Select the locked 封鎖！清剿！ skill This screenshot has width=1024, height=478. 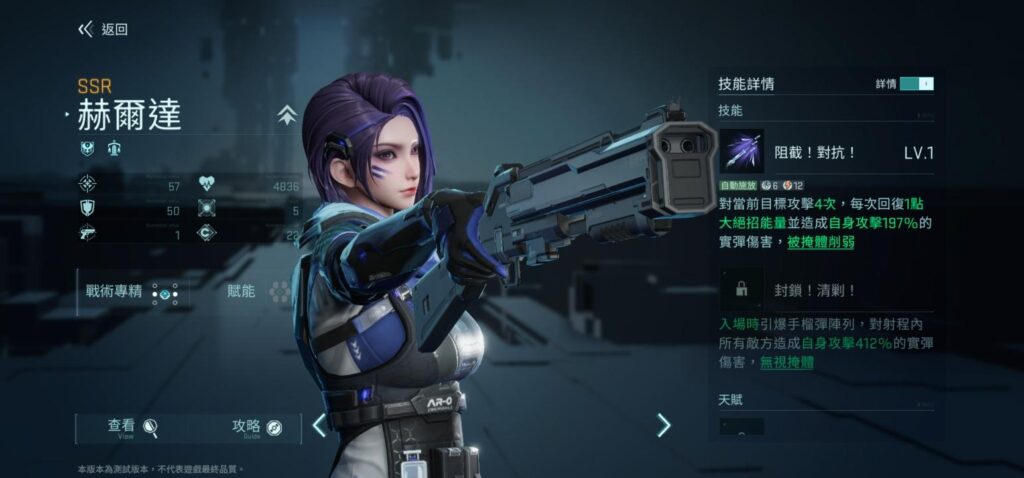coord(741,289)
